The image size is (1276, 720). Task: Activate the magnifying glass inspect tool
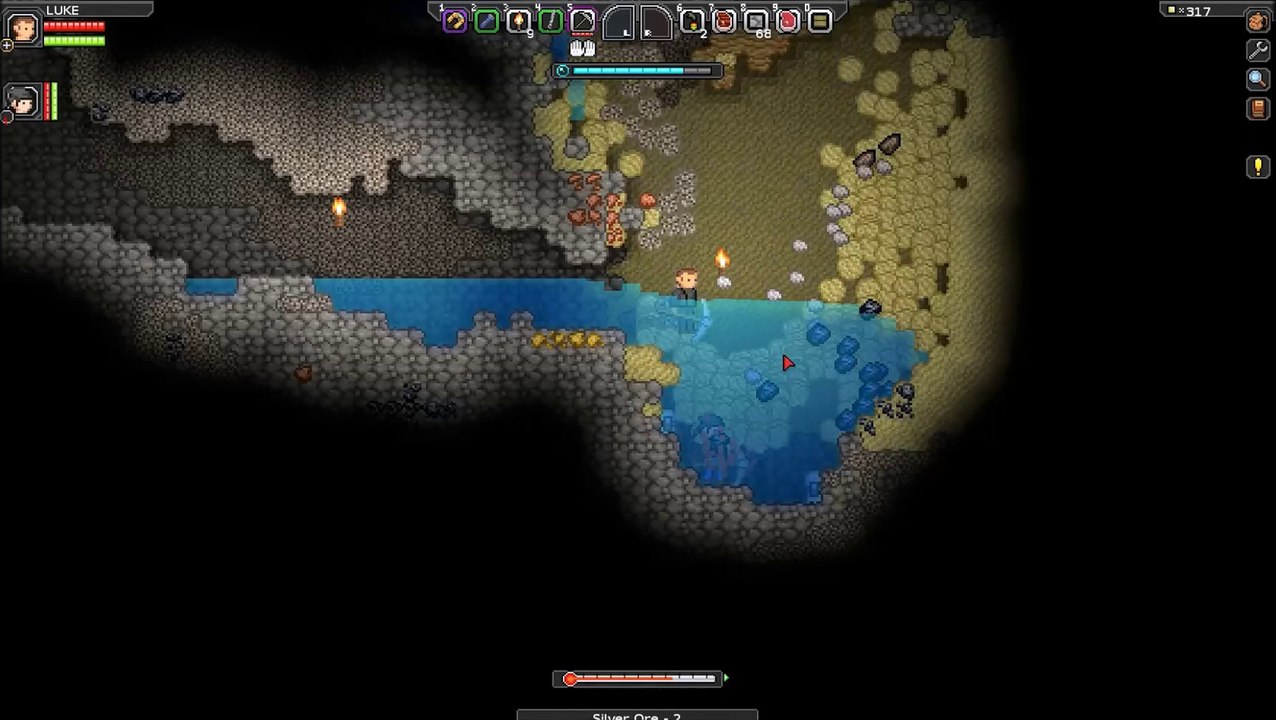point(1258,79)
